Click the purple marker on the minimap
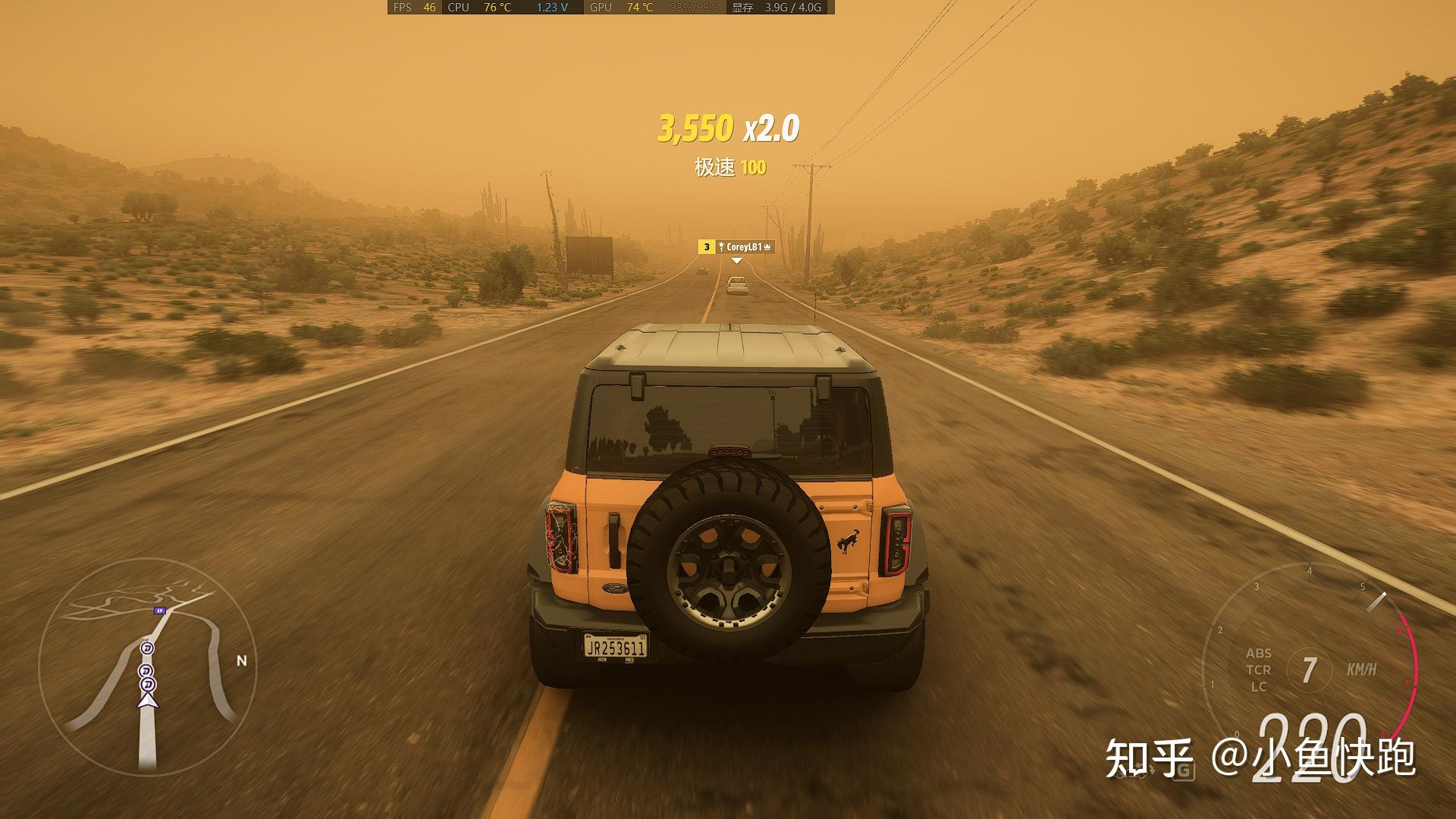The width and height of the screenshot is (1456, 819). tap(158, 610)
